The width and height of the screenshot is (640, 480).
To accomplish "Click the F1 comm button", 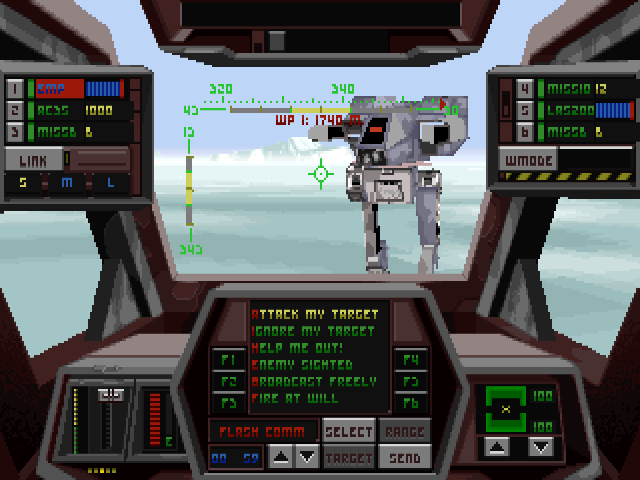I will [x=228, y=359].
